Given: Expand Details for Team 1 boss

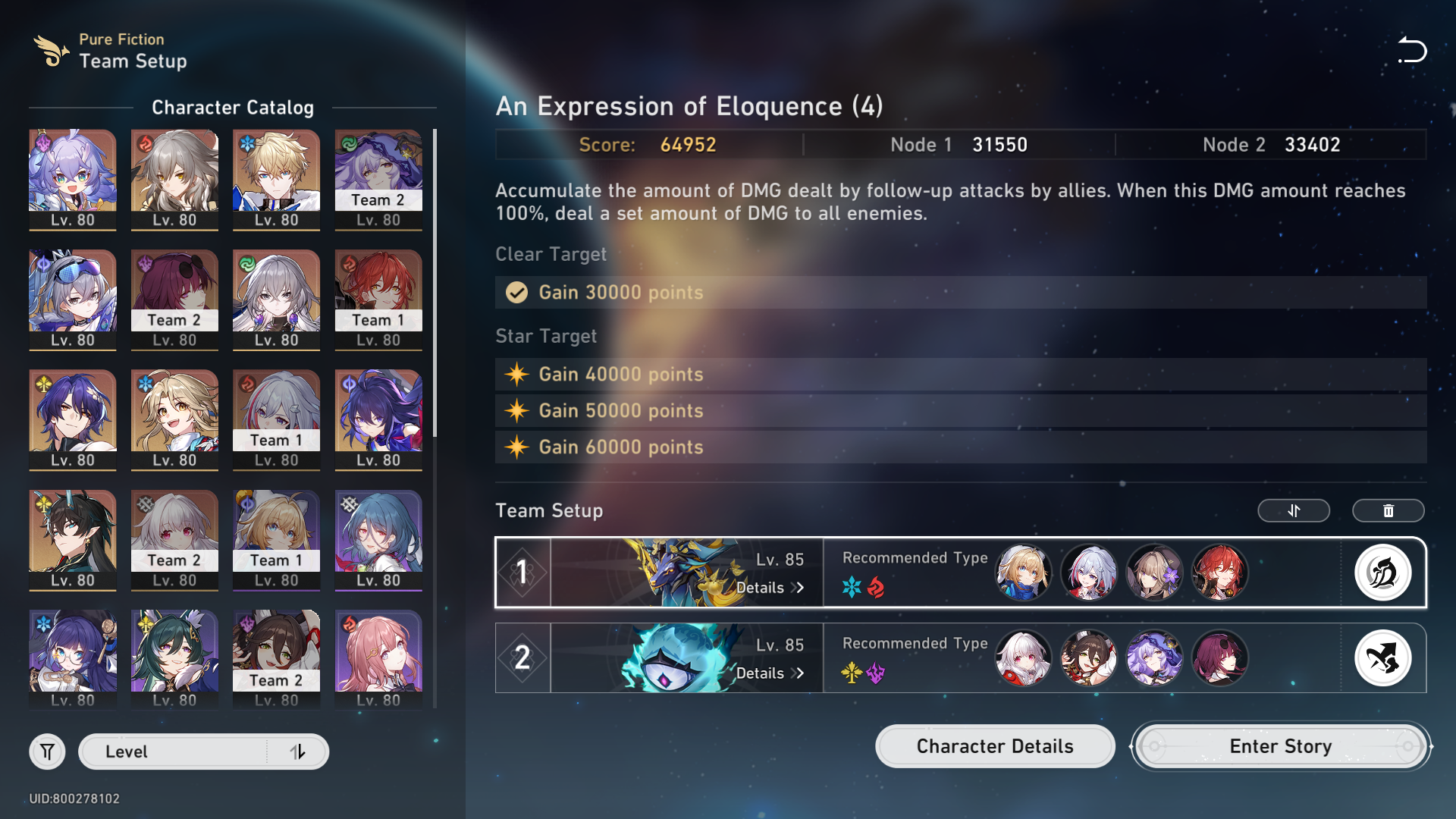Looking at the screenshot, I should [x=768, y=588].
